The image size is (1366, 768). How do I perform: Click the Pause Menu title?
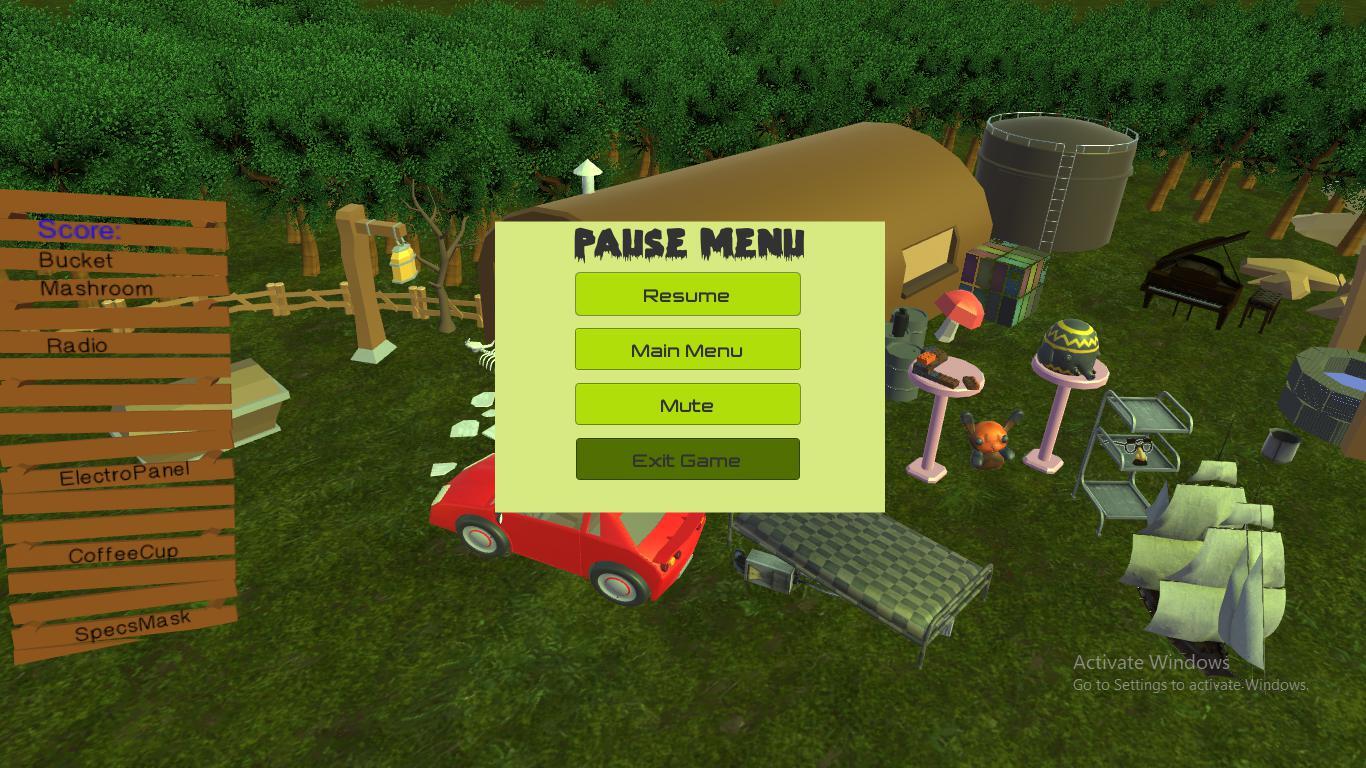tap(687, 243)
